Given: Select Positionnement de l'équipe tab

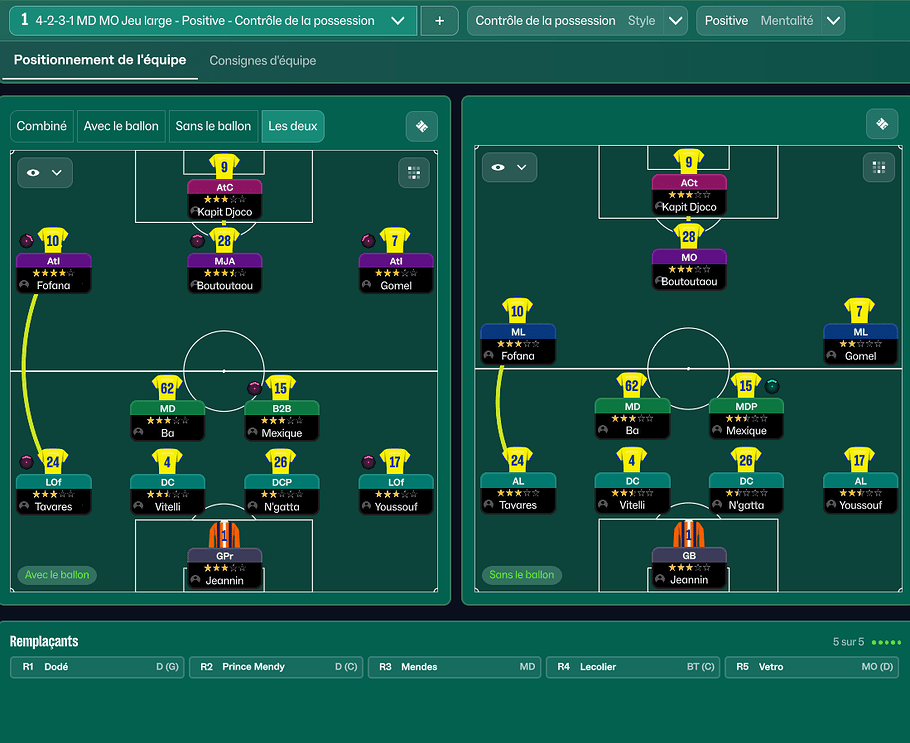Looking at the screenshot, I should tap(100, 60).
